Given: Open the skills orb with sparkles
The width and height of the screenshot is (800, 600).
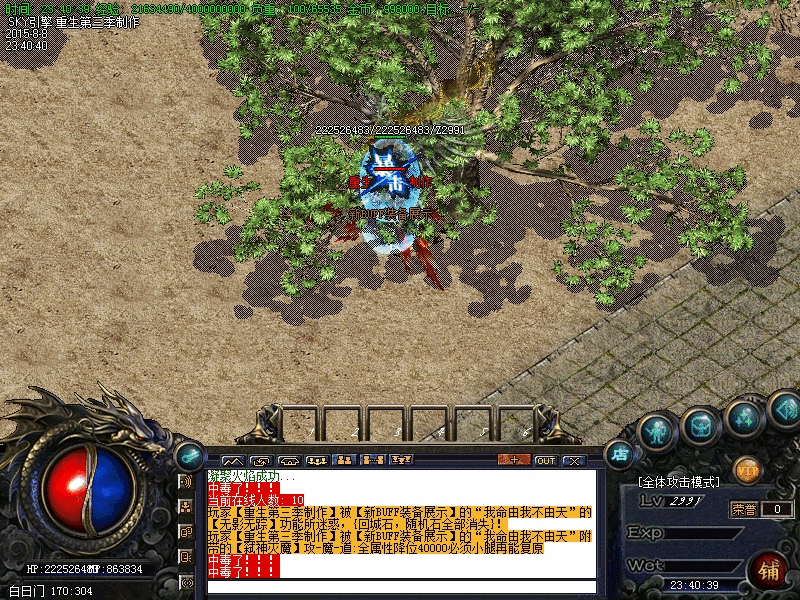Looking at the screenshot, I should coord(743,417).
